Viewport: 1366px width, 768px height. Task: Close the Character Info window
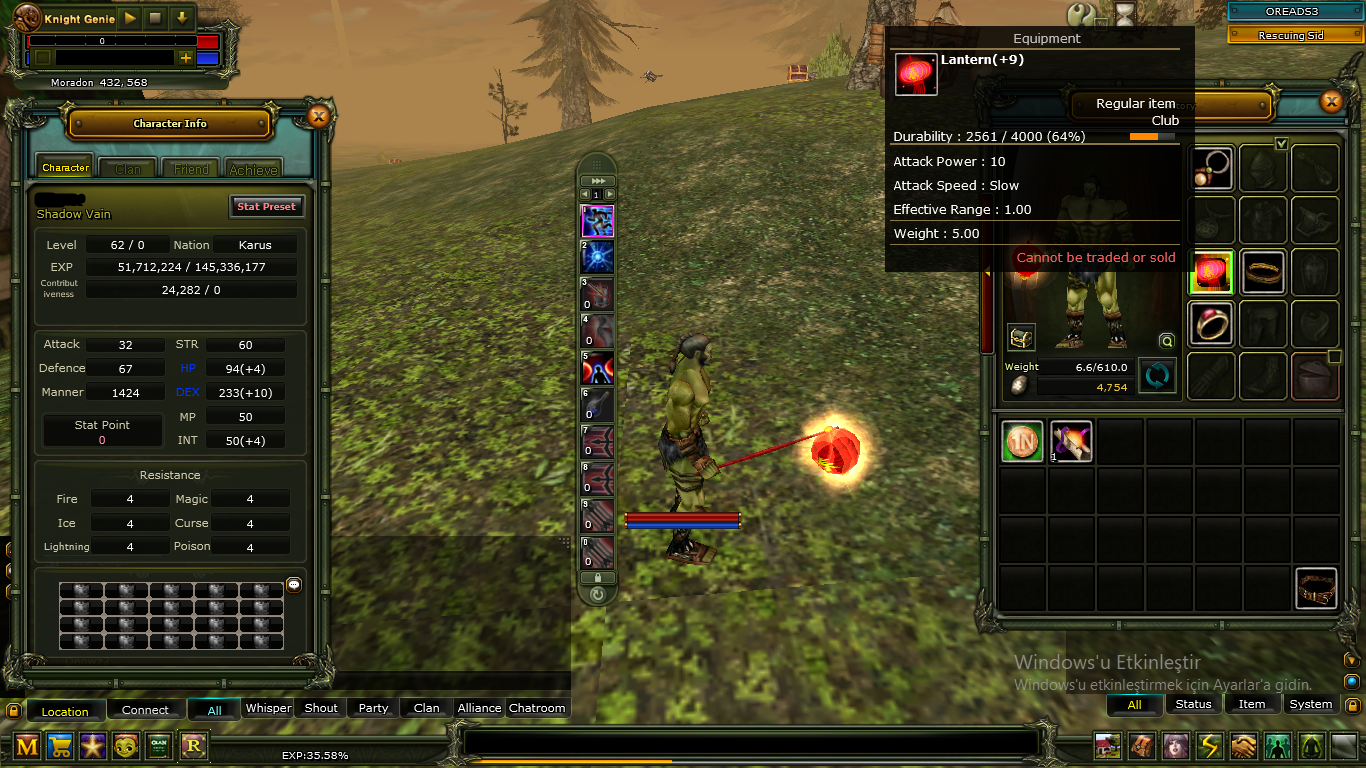point(318,117)
